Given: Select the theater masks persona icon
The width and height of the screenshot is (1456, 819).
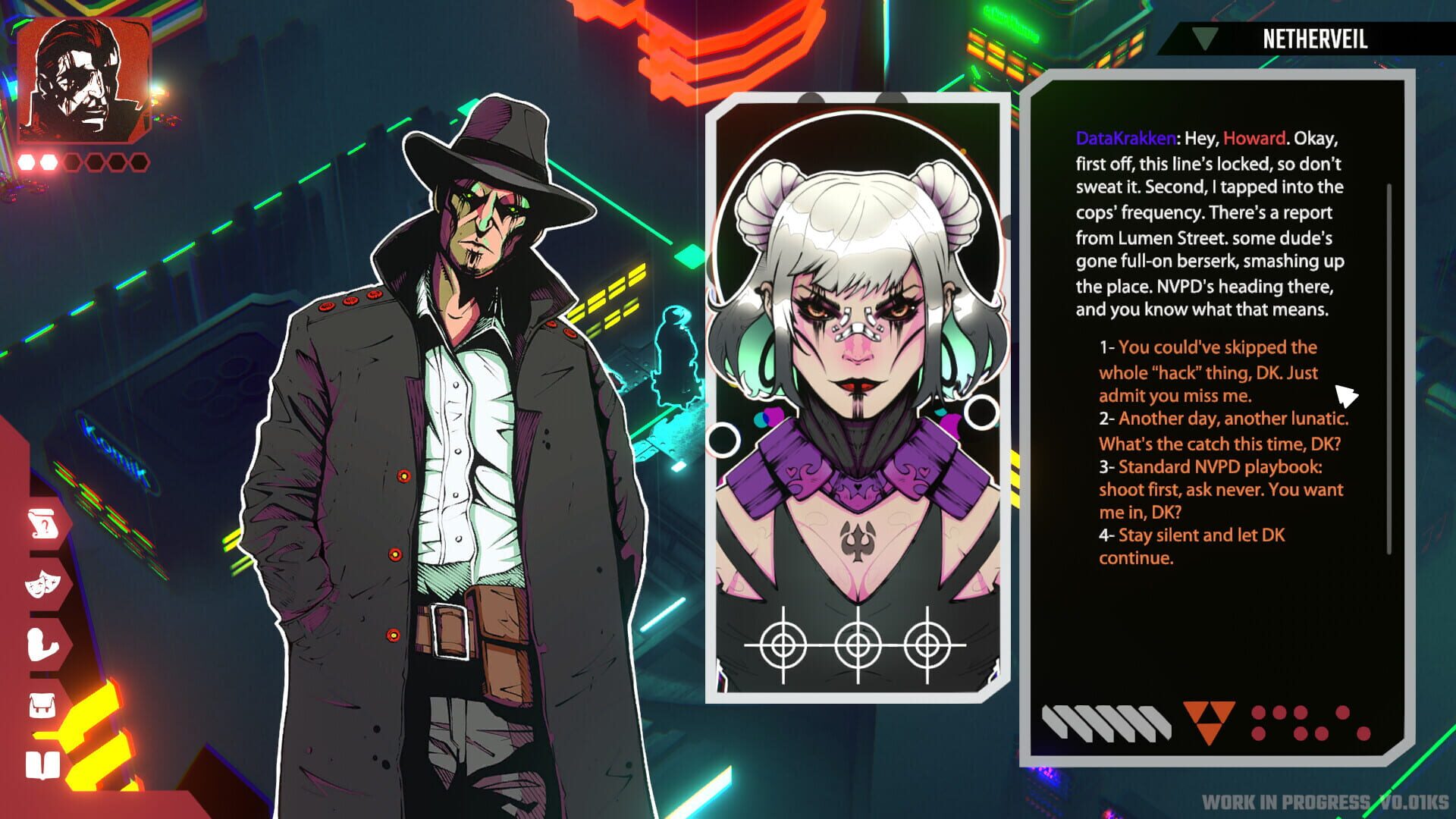Looking at the screenshot, I should pyautogui.click(x=42, y=584).
